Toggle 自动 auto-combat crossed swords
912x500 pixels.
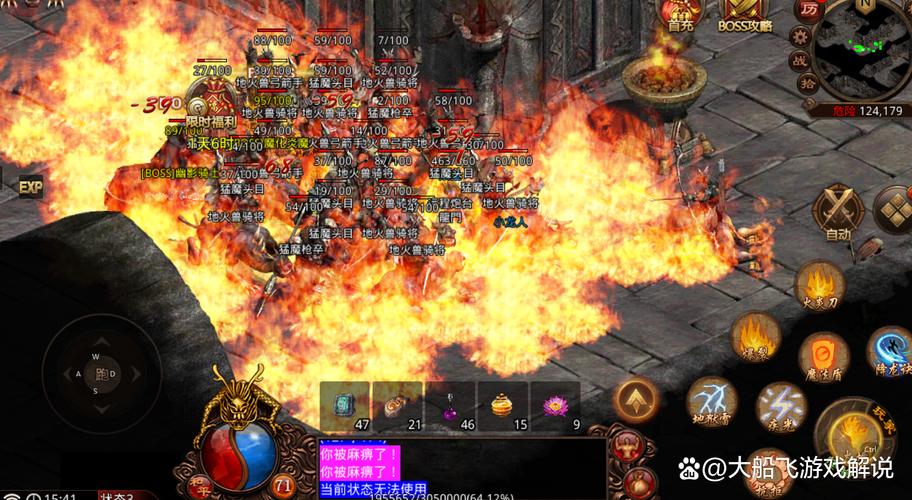point(837,210)
